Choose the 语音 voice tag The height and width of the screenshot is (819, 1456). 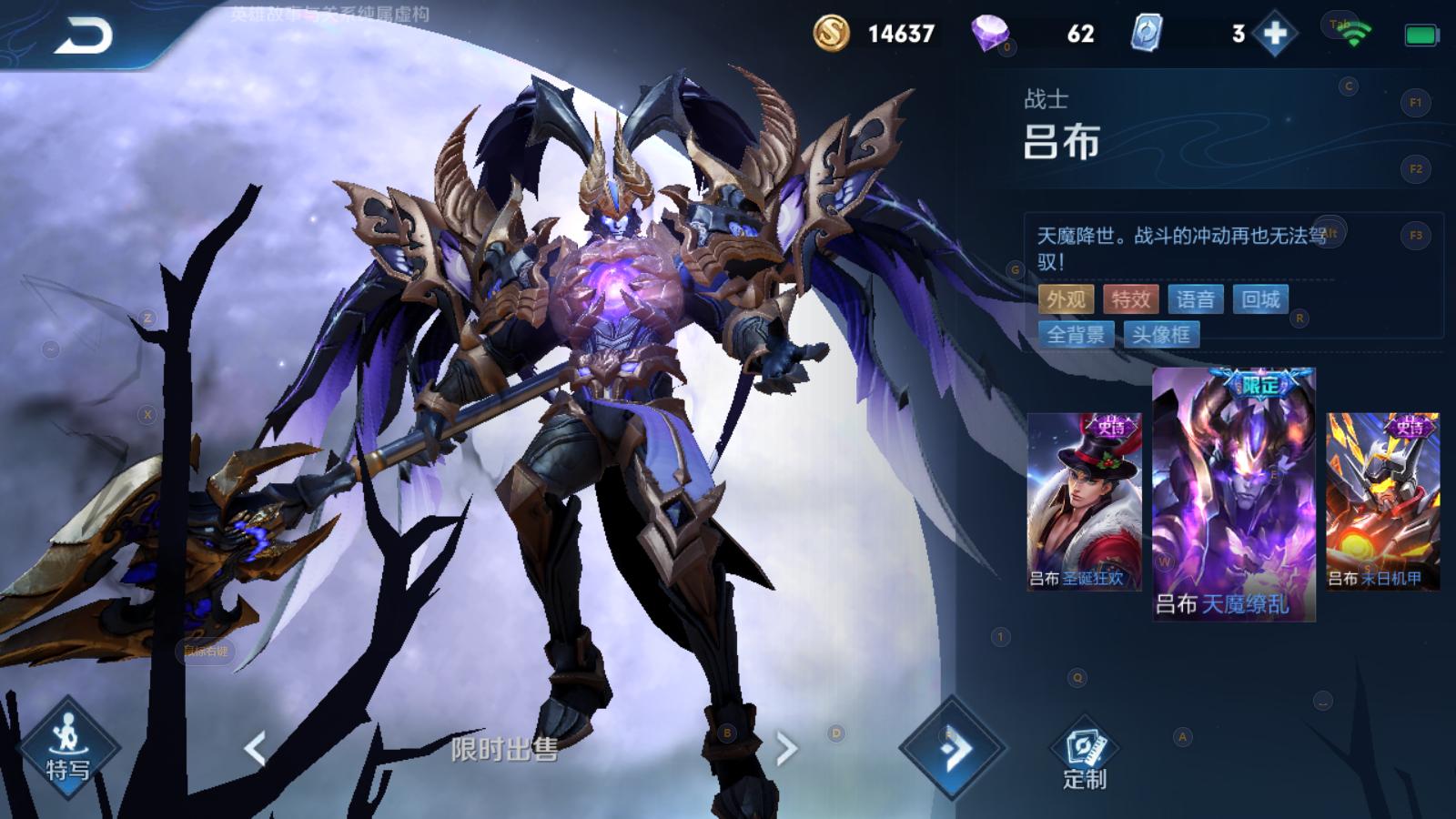pos(1195,299)
